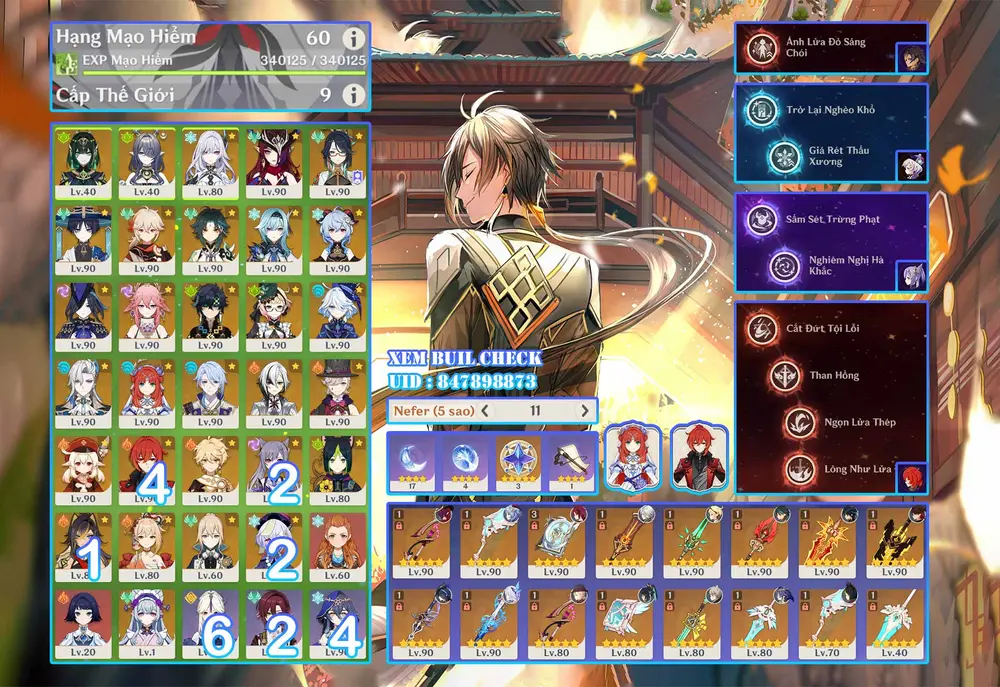Click the info icon beside Hạng Mạo Hiểm
This screenshot has width=1000, height=687.
pyautogui.click(x=352, y=39)
